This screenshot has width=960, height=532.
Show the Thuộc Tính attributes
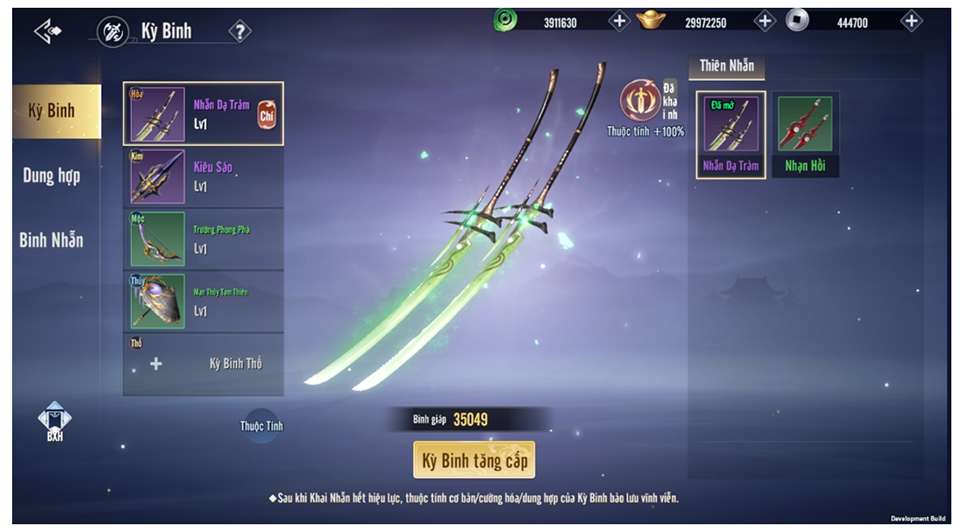coord(262,425)
